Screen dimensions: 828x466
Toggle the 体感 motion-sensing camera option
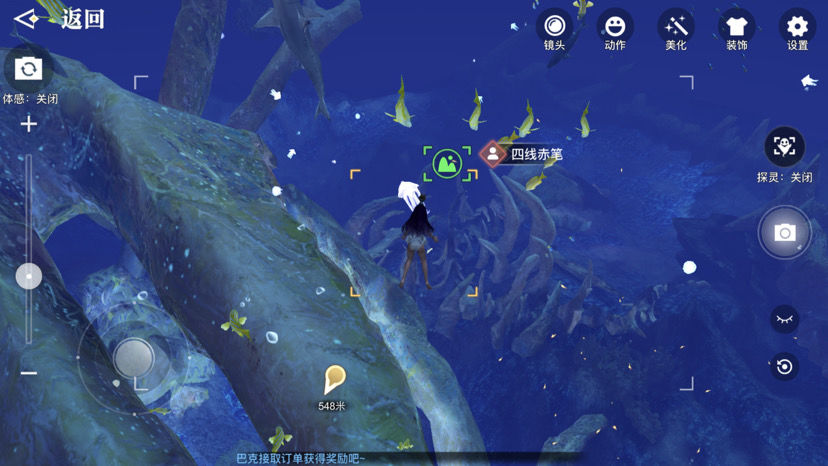[28, 69]
